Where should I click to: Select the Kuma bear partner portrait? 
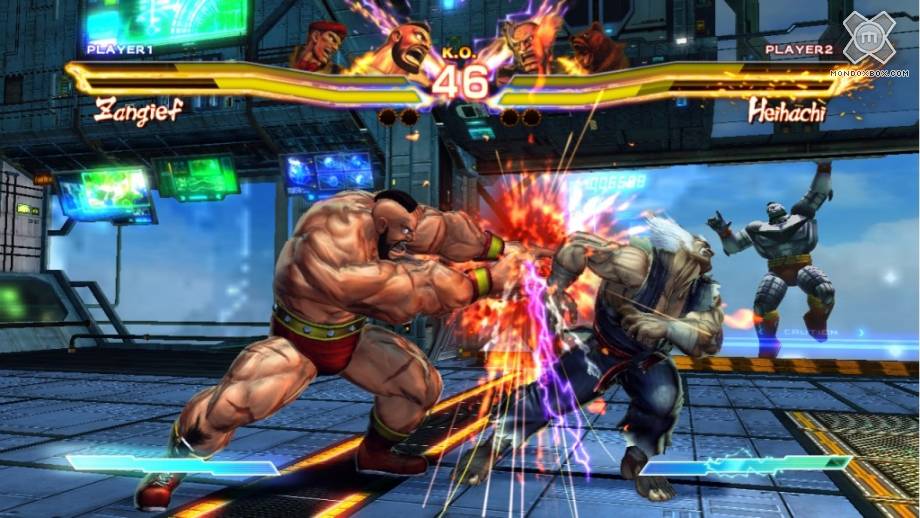[598, 47]
